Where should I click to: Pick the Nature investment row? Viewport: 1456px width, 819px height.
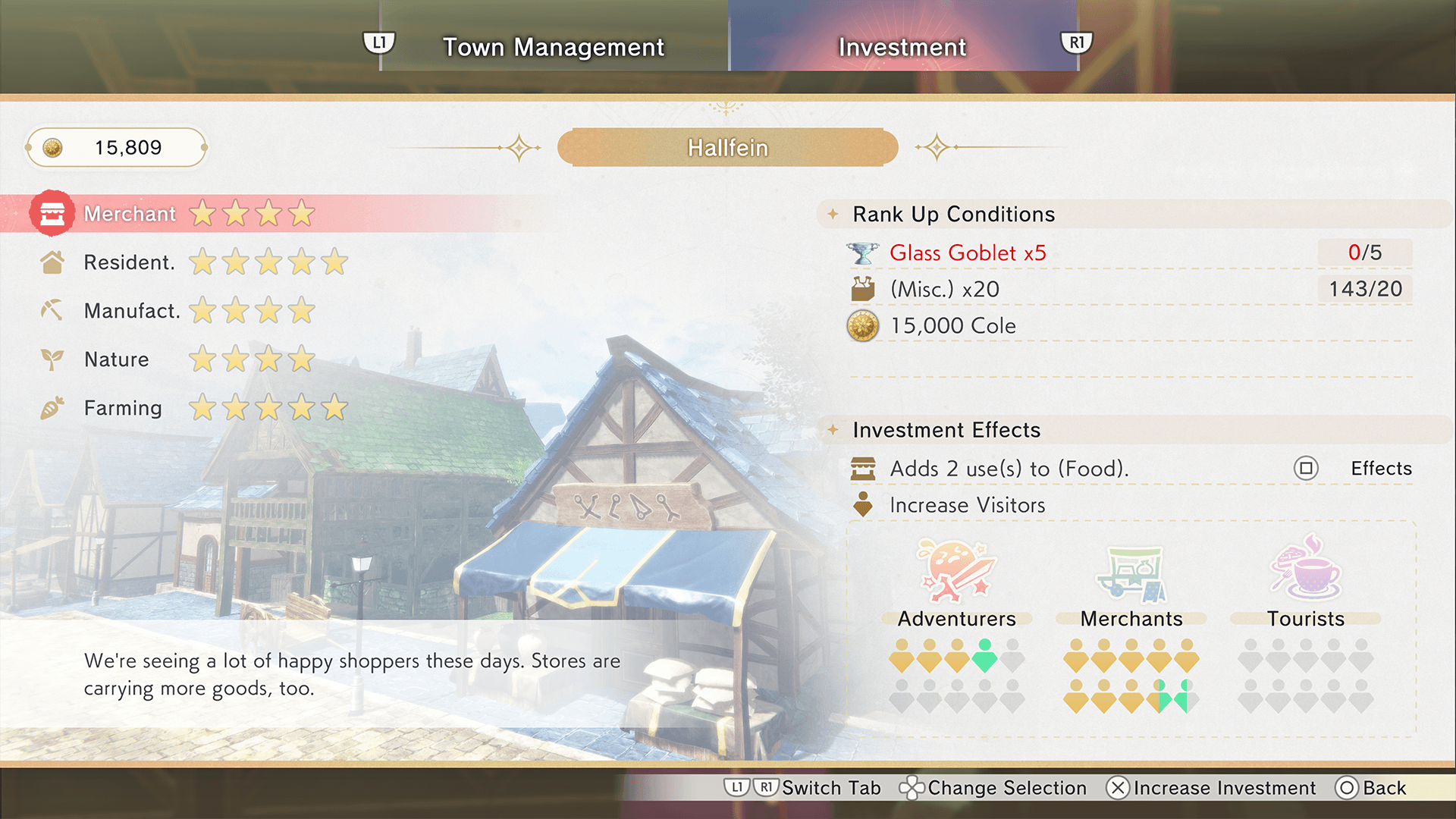click(116, 359)
